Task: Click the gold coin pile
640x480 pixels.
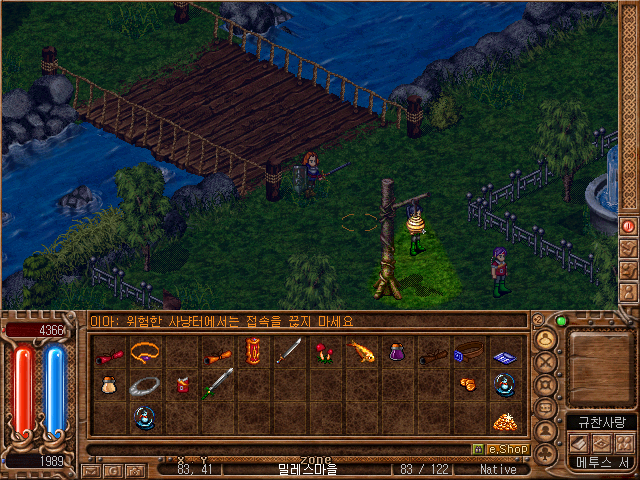Action: click(x=503, y=419)
